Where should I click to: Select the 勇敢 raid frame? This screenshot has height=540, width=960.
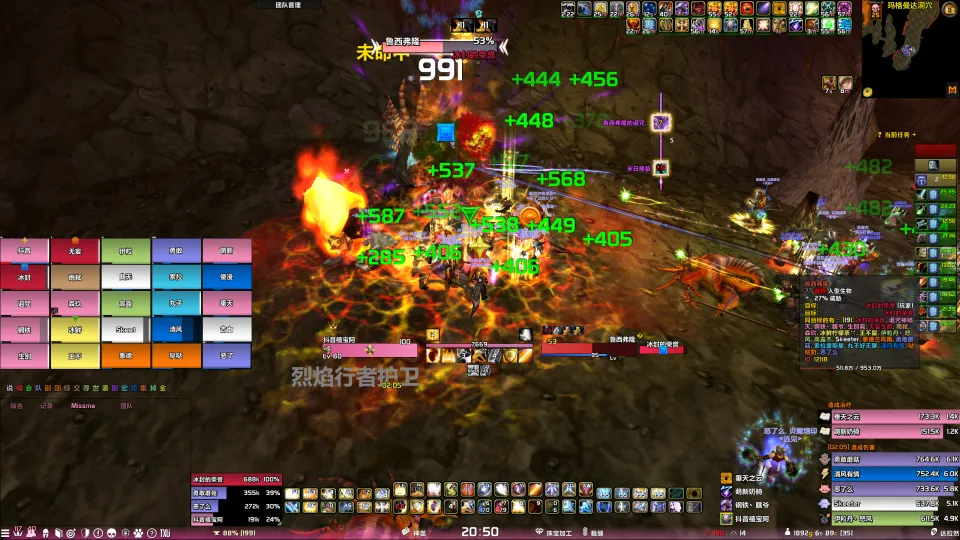(x=176, y=251)
